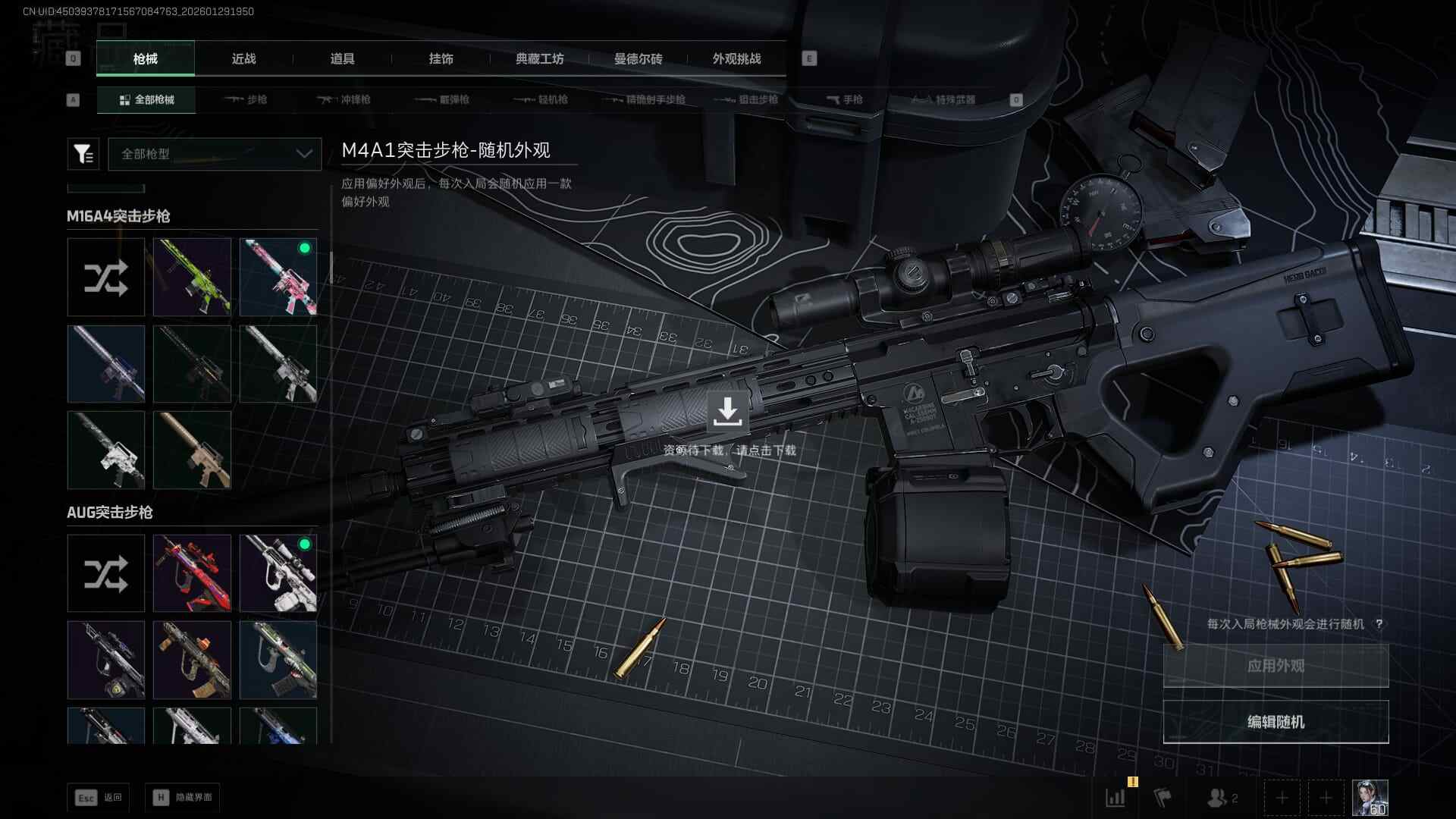The width and height of the screenshot is (1456, 819).
Task: Pick the red AUG skin thumbnail
Action: point(192,573)
